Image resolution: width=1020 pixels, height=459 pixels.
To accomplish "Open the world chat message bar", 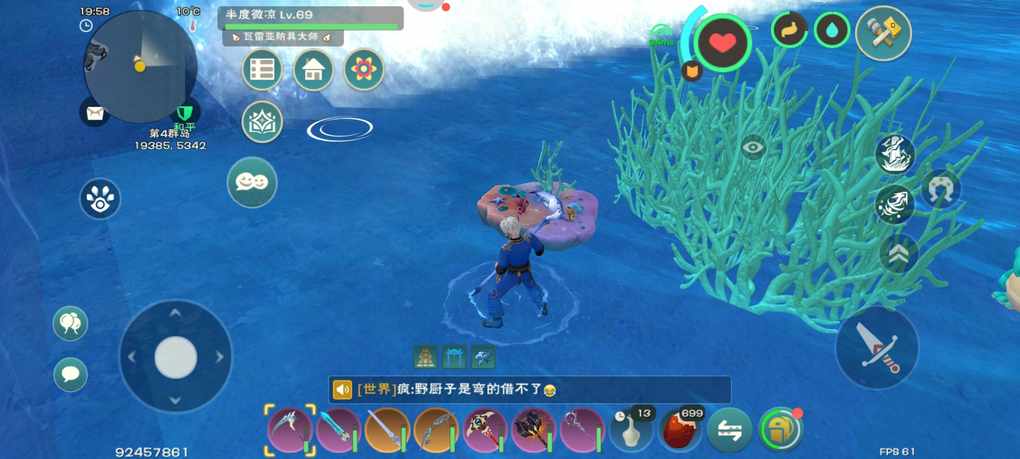I will tap(530, 390).
